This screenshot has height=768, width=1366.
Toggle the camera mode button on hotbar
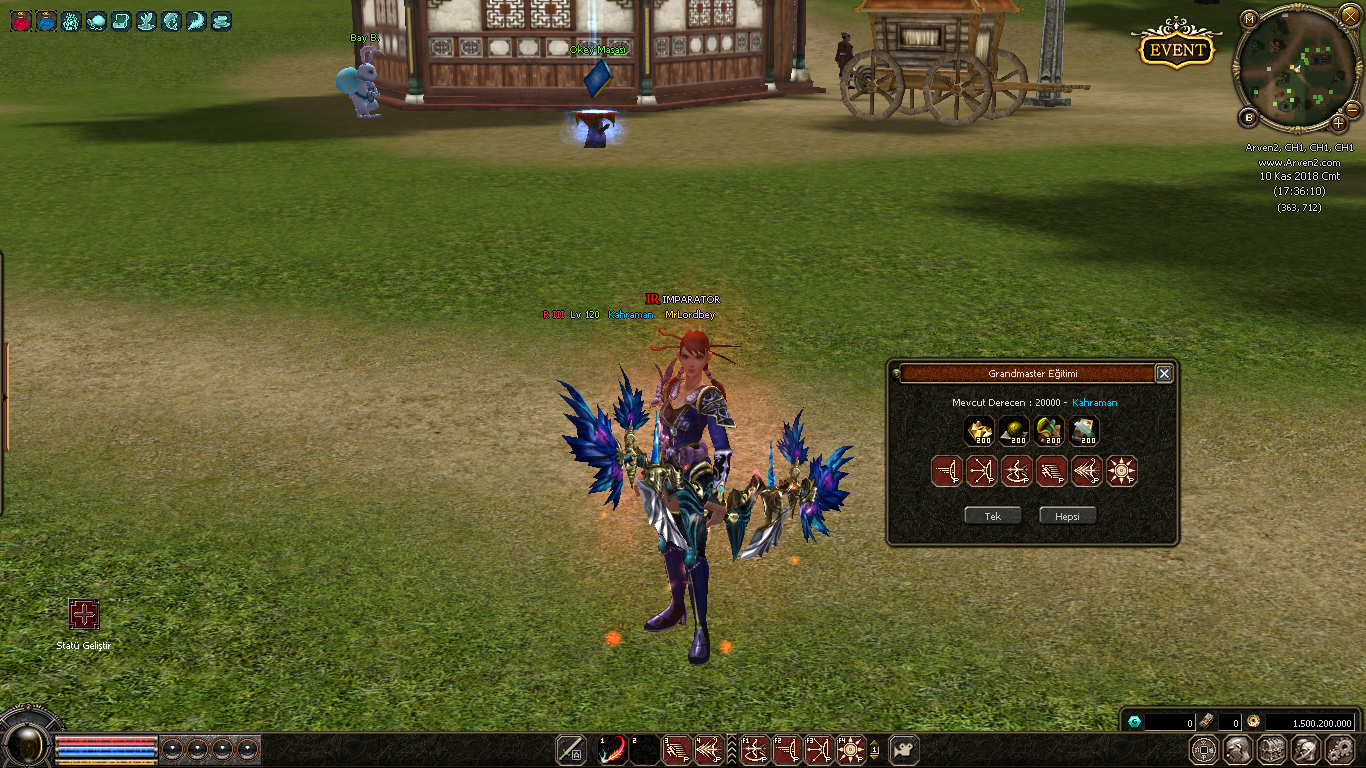point(904,750)
